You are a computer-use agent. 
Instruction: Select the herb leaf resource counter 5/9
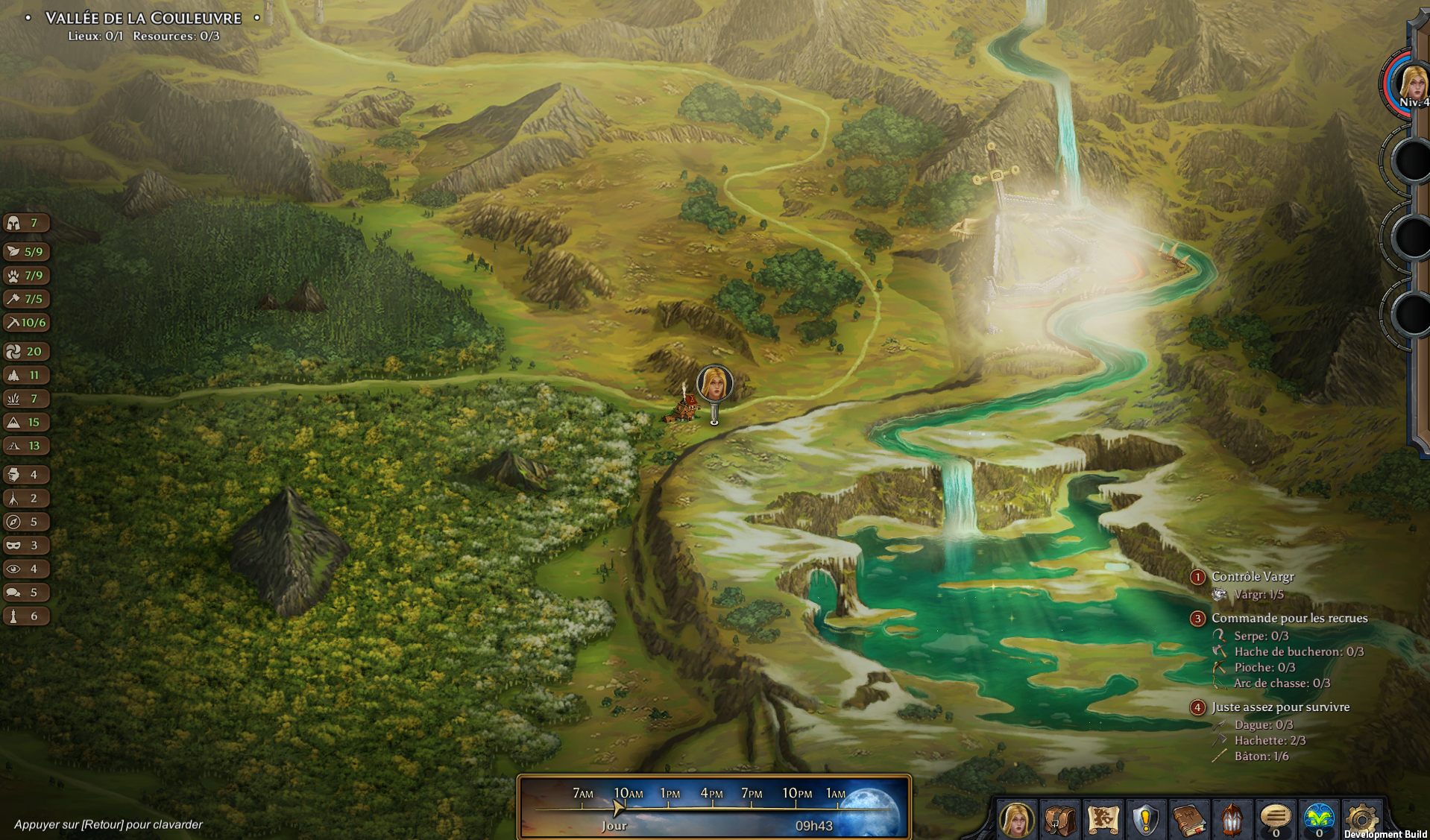click(26, 251)
